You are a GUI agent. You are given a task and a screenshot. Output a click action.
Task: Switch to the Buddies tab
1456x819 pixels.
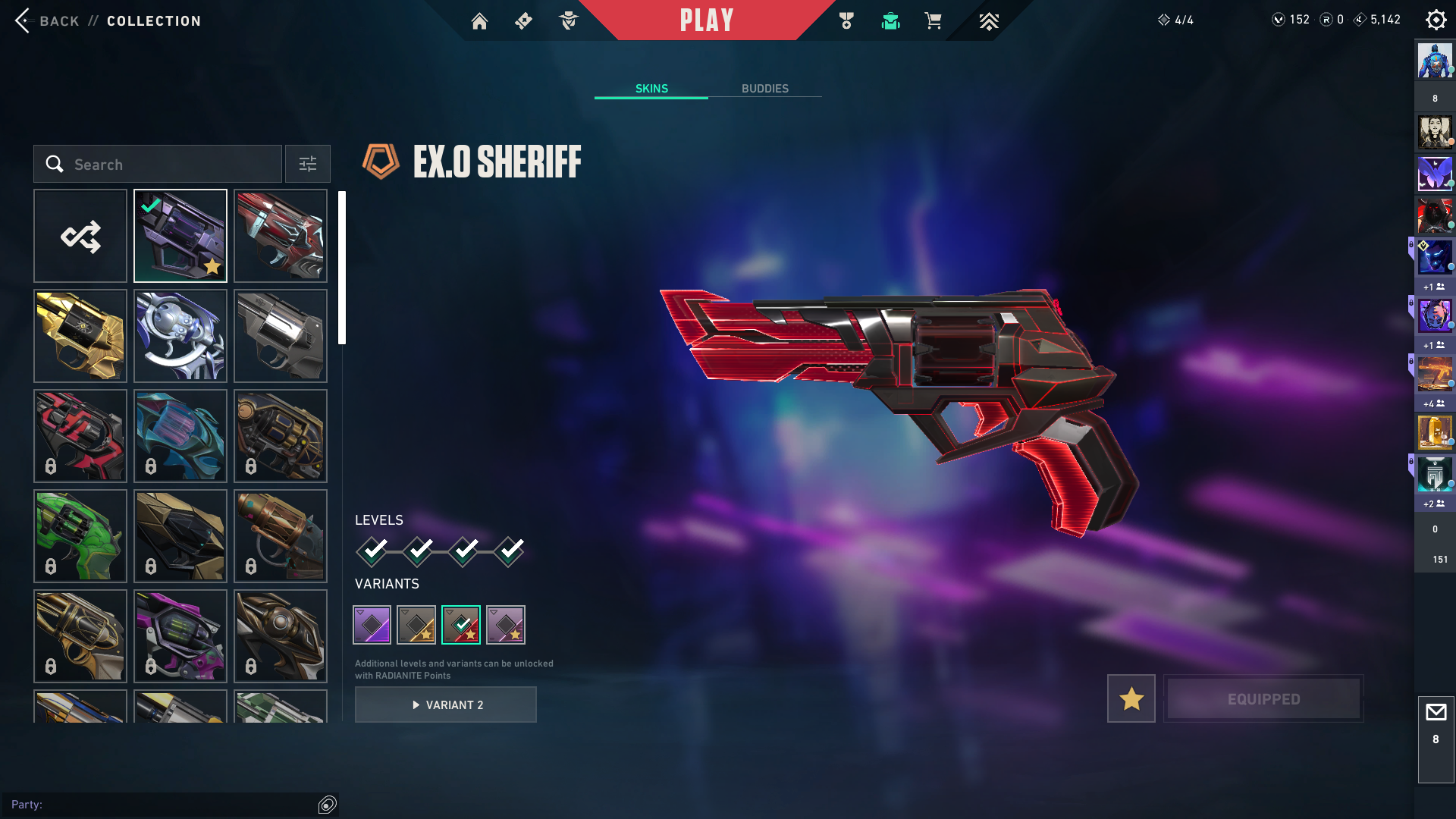pos(764,89)
